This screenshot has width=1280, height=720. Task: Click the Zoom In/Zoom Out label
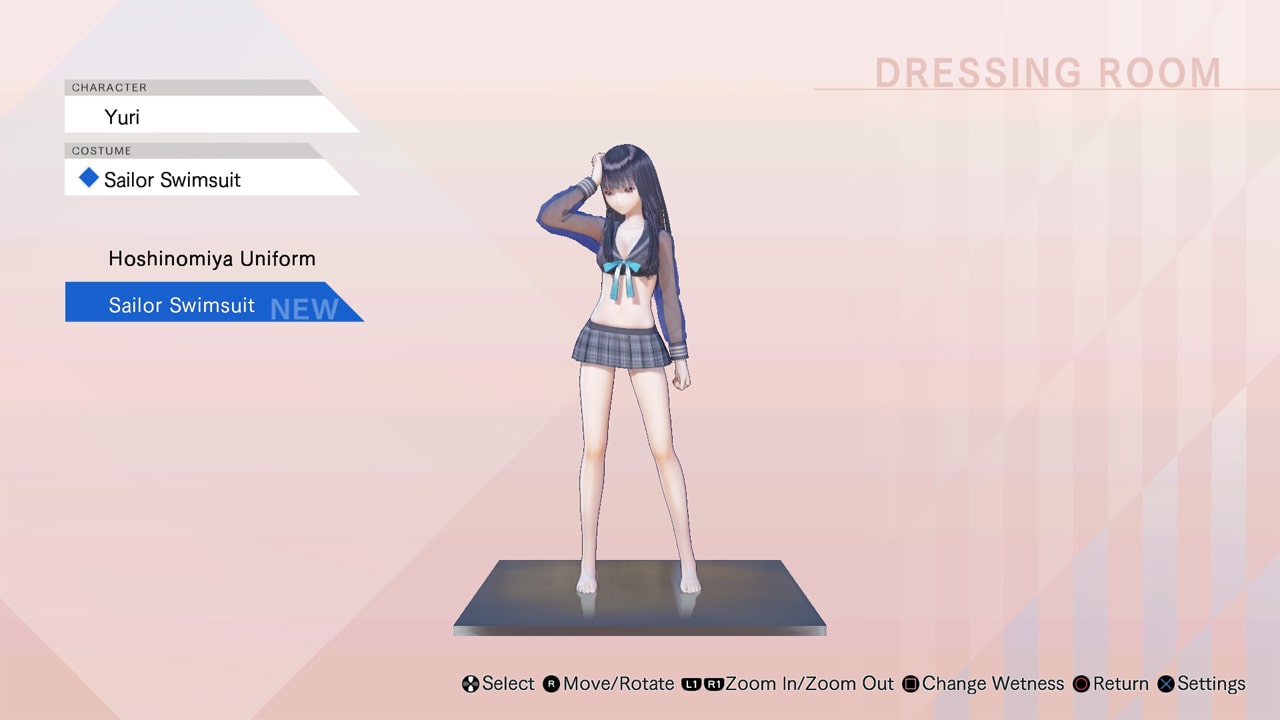[808, 684]
